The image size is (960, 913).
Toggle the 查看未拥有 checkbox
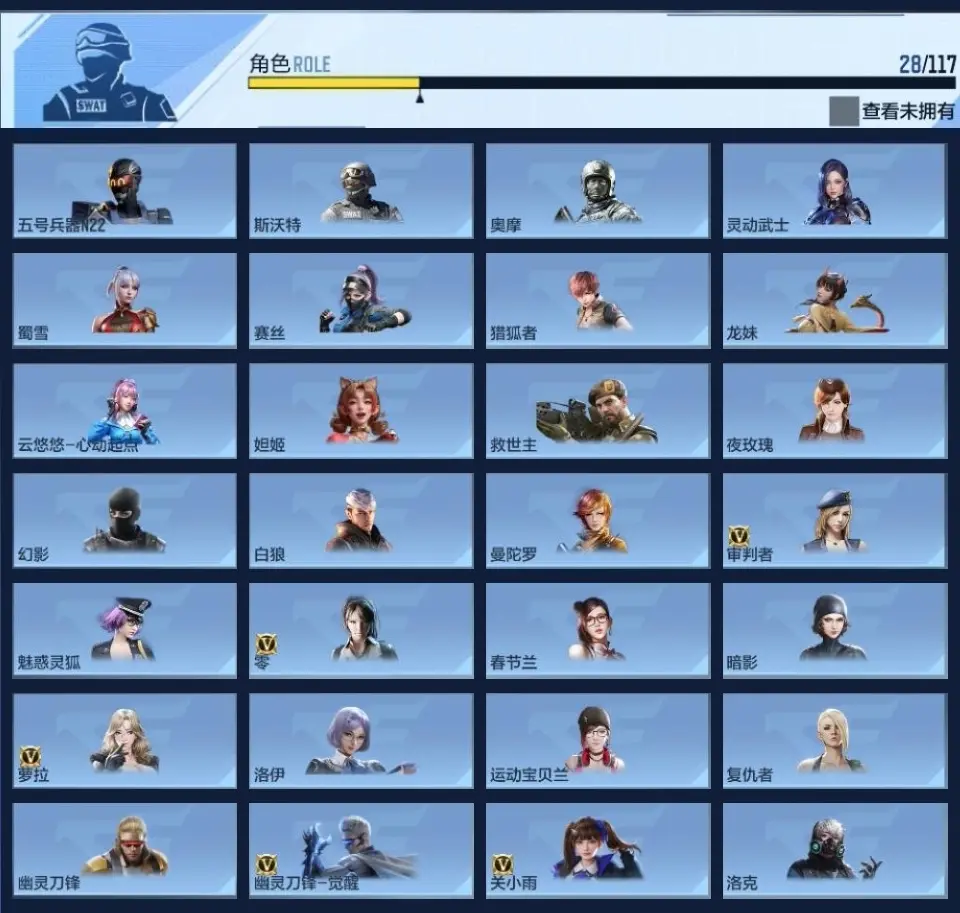843,111
